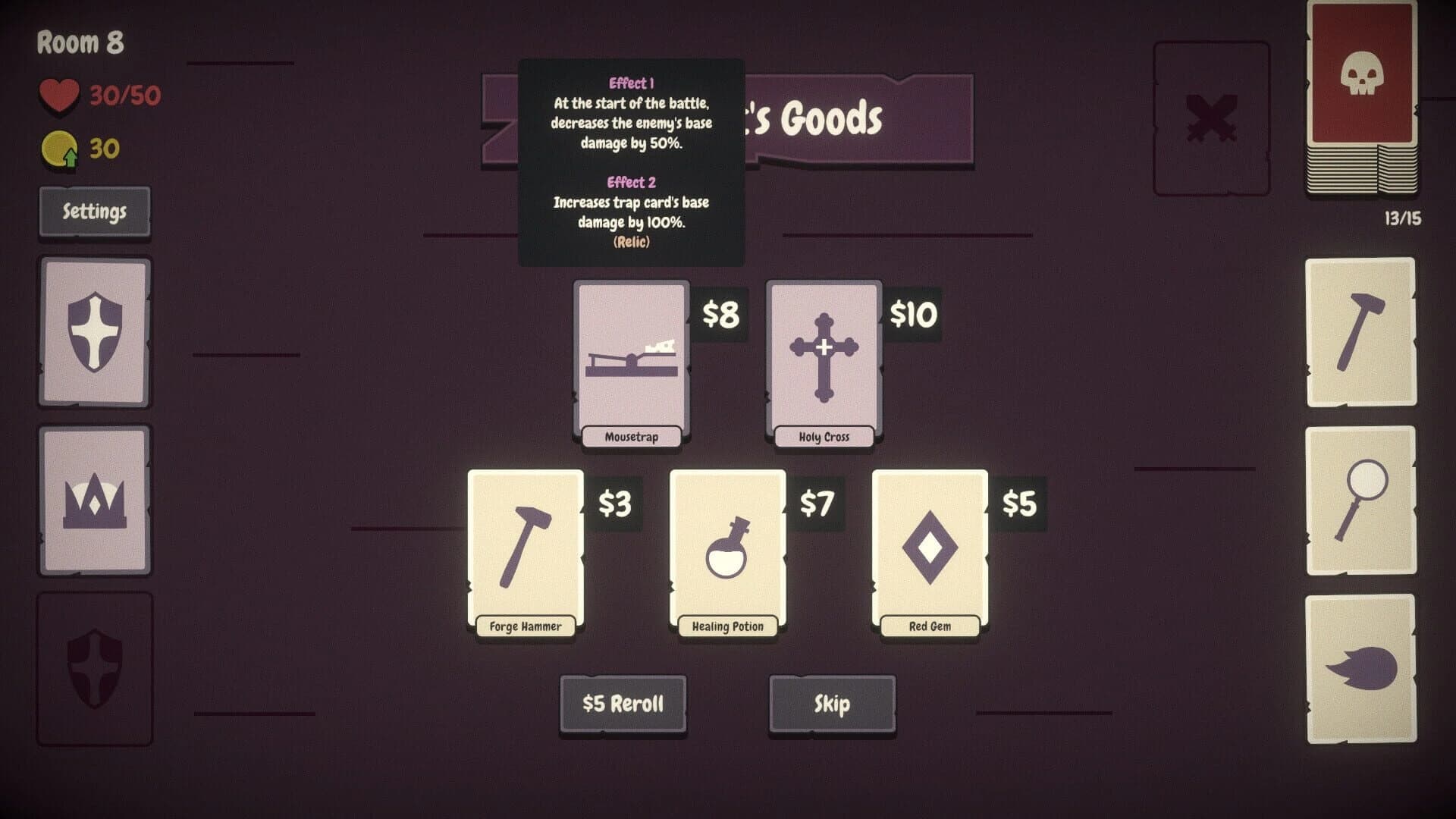The height and width of the screenshot is (819, 1456).
Task: Open the Settings menu
Action: click(x=95, y=212)
